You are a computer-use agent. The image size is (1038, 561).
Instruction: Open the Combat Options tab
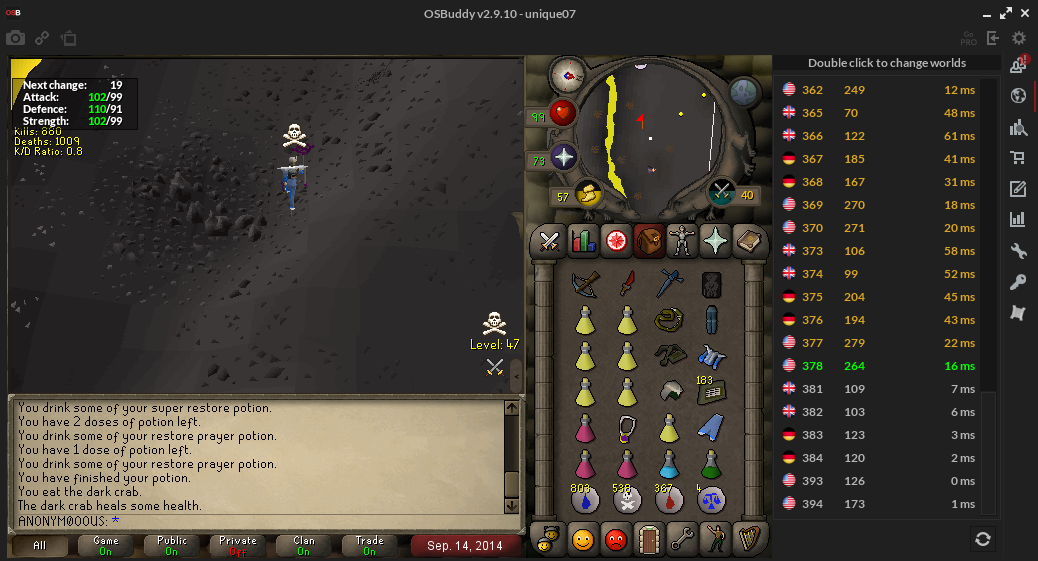tap(549, 240)
